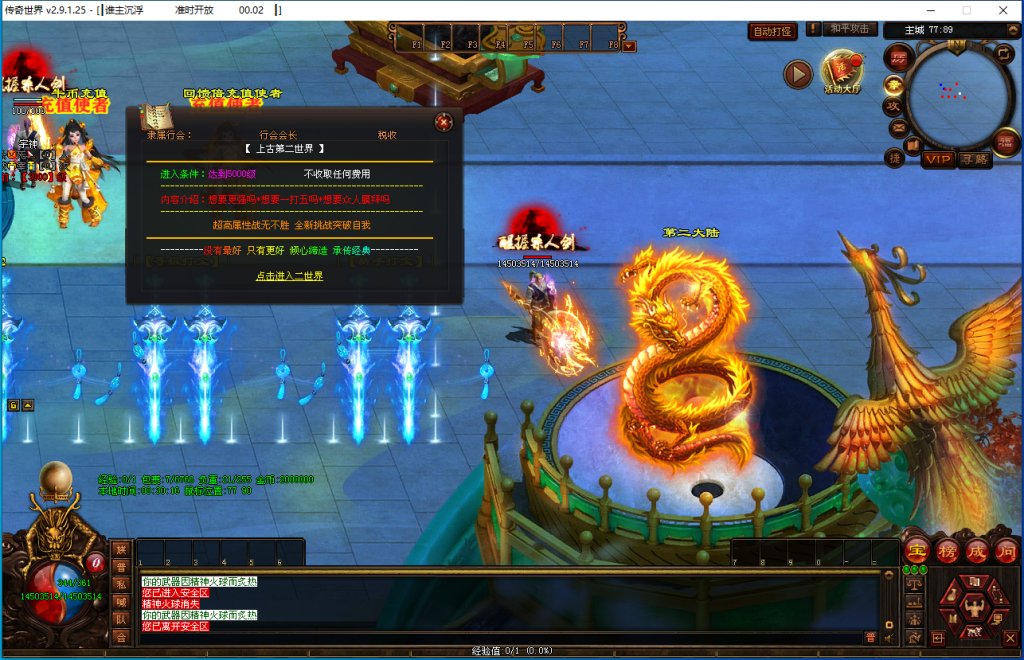Open the character panel in the hexagon menu

click(x=973, y=605)
